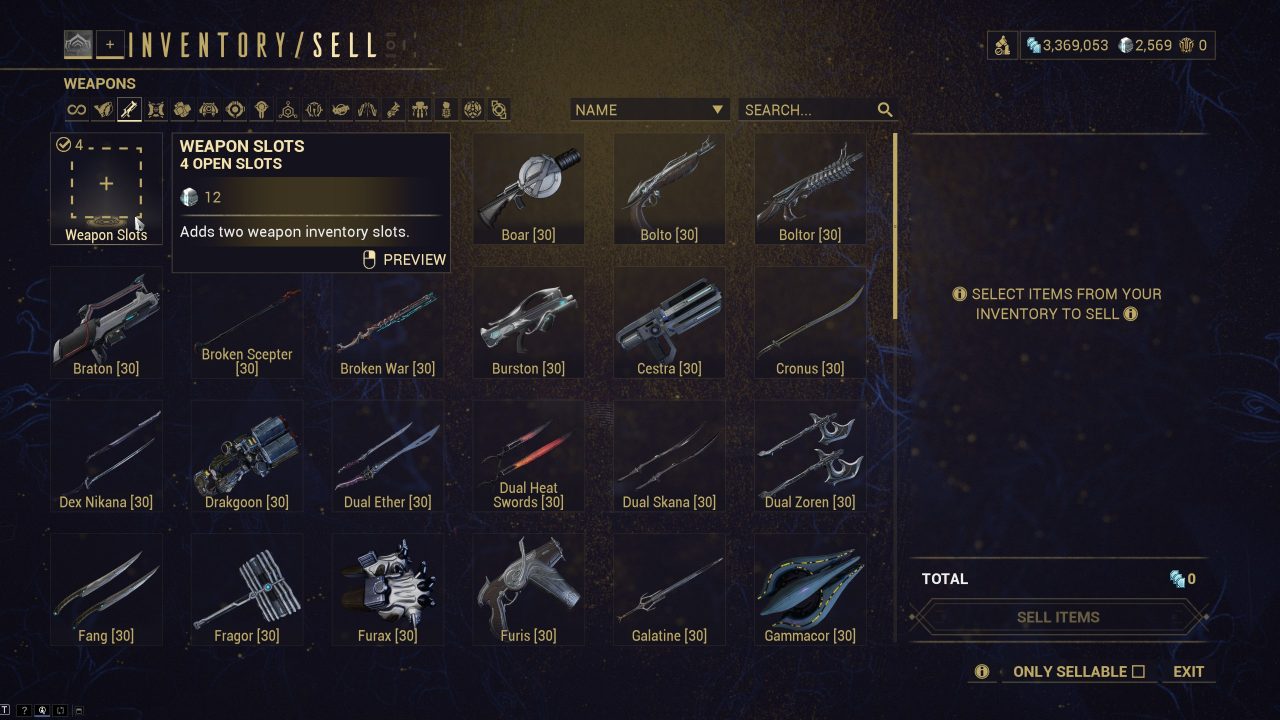Image resolution: width=1280 pixels, height=720 pixels.
Task: Select the Cestra pistol item
Action: [669, 322]
